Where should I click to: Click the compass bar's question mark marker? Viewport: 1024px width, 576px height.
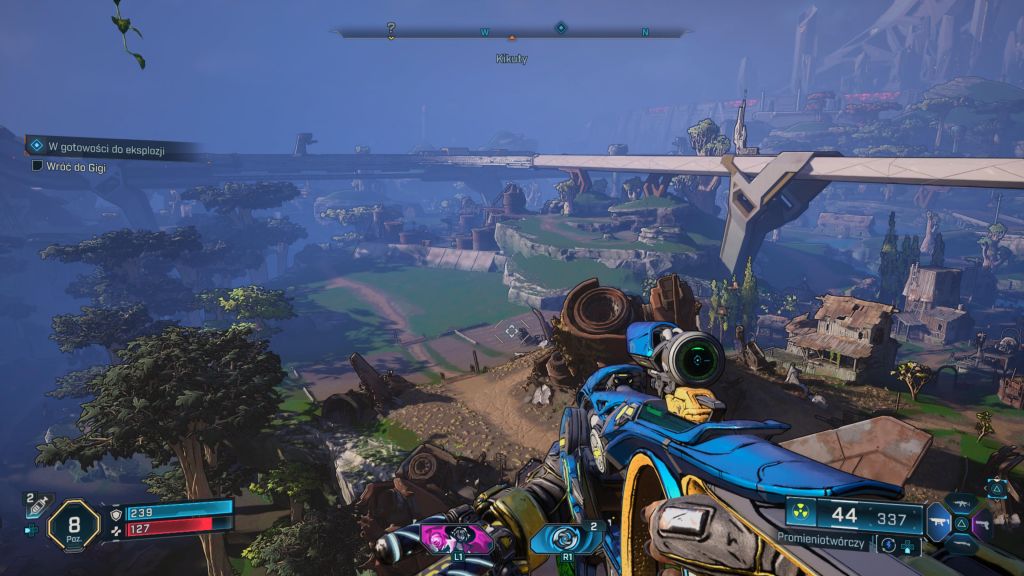click(391, 31)
